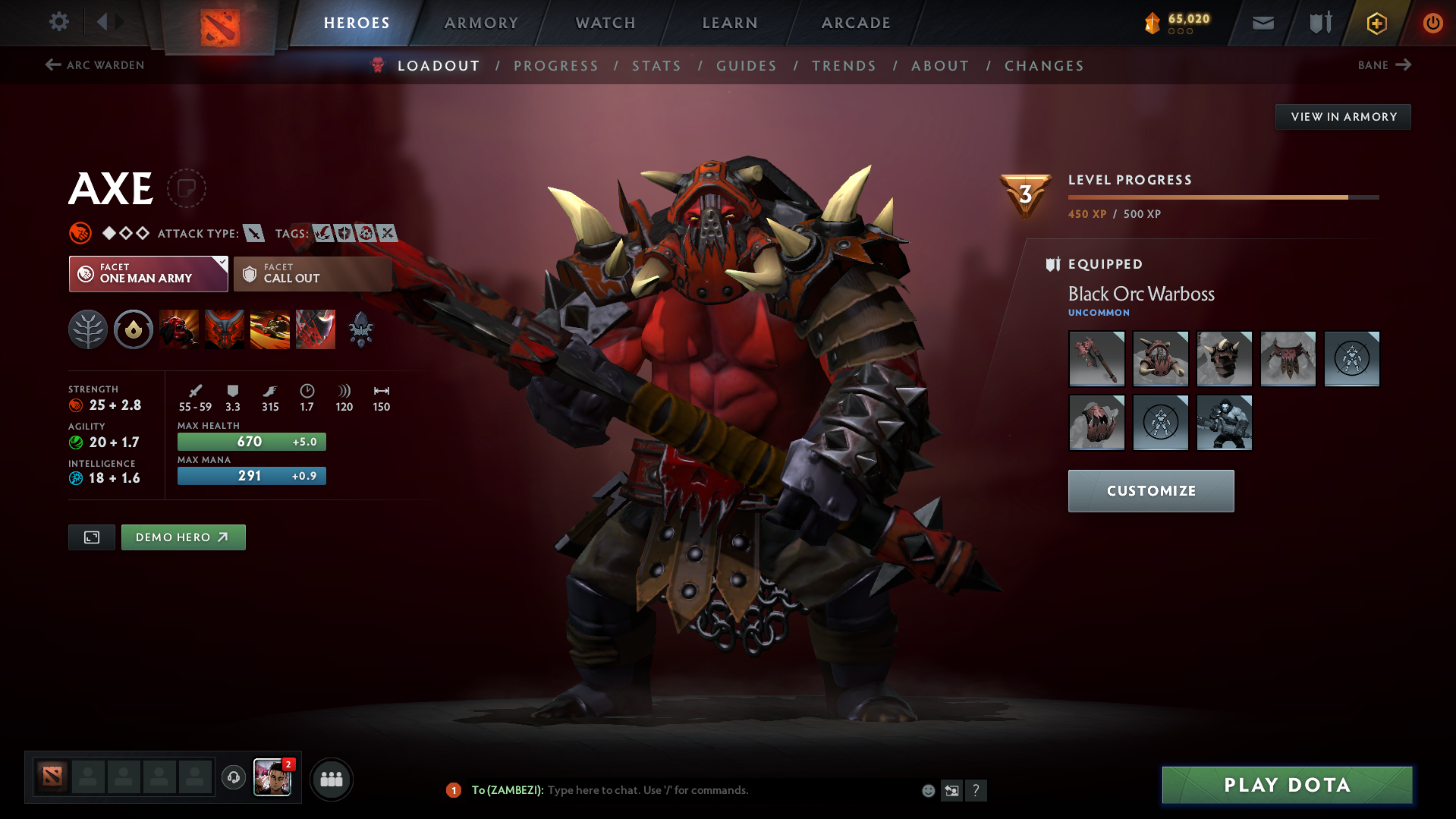1456x819 pixels.
Task: Open the settings gear icon
Action: point(58,22)
